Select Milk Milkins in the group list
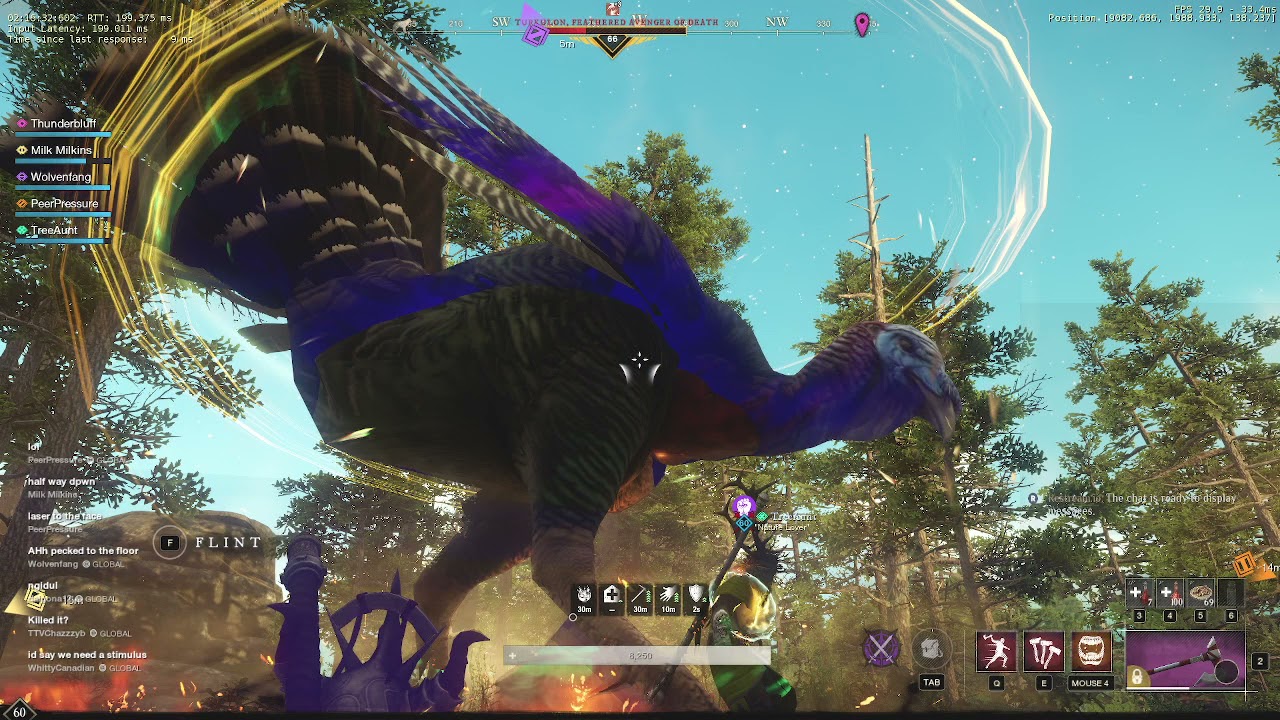The width and height of the screenshot is (1280, 720). tap(61, 150)
